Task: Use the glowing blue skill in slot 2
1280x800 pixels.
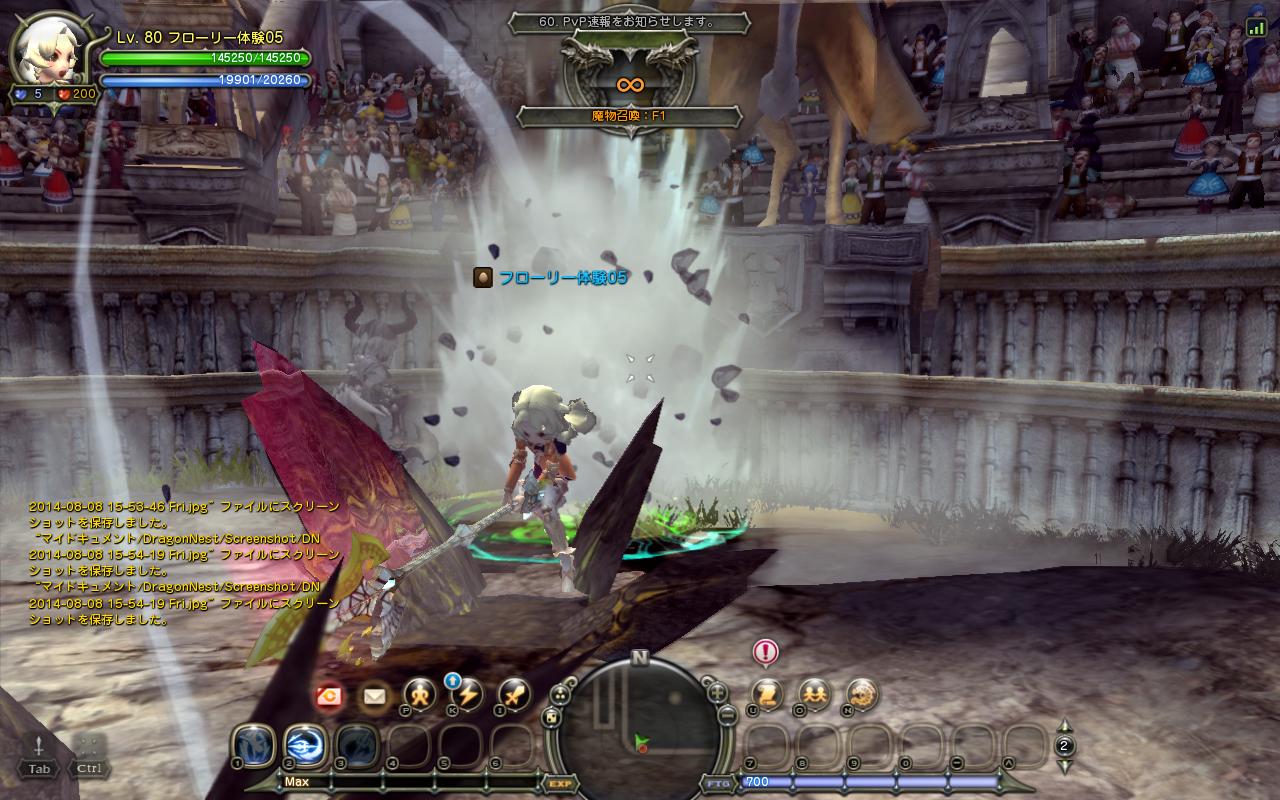Action: click(305, 745)
